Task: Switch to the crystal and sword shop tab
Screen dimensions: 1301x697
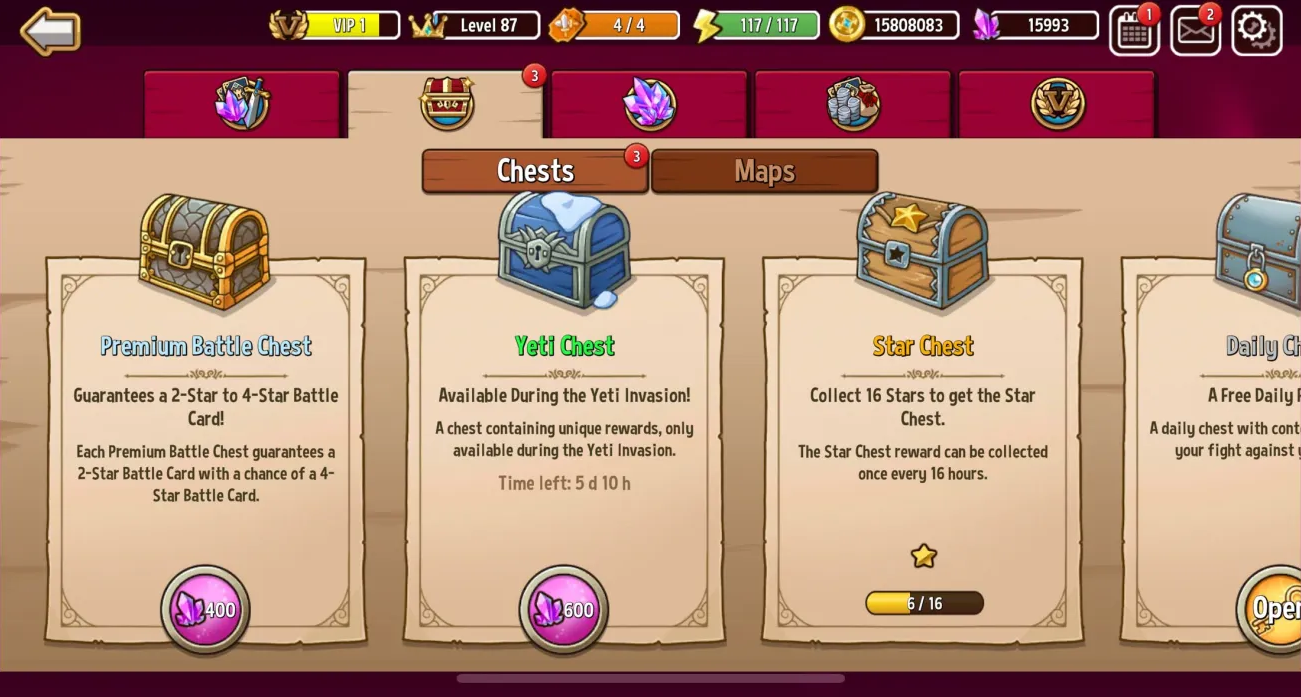Action: tap(241, 104)
